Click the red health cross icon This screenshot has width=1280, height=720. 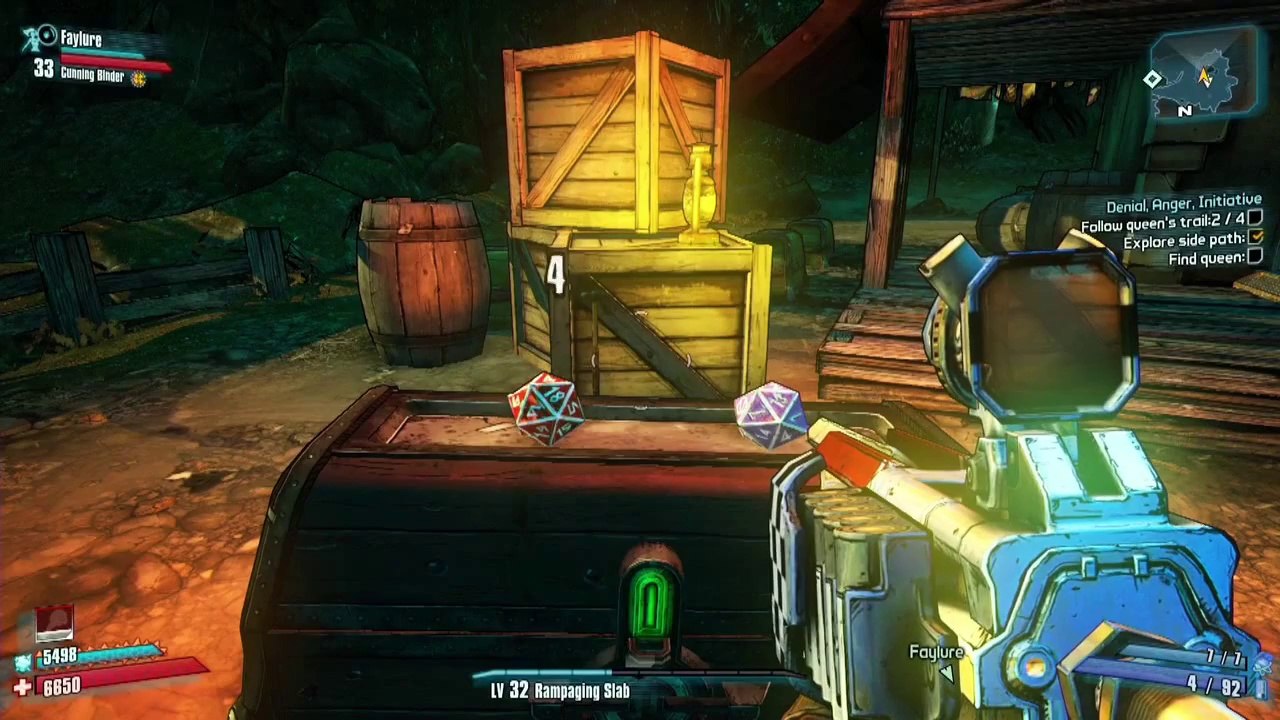(x=22, y=687)
